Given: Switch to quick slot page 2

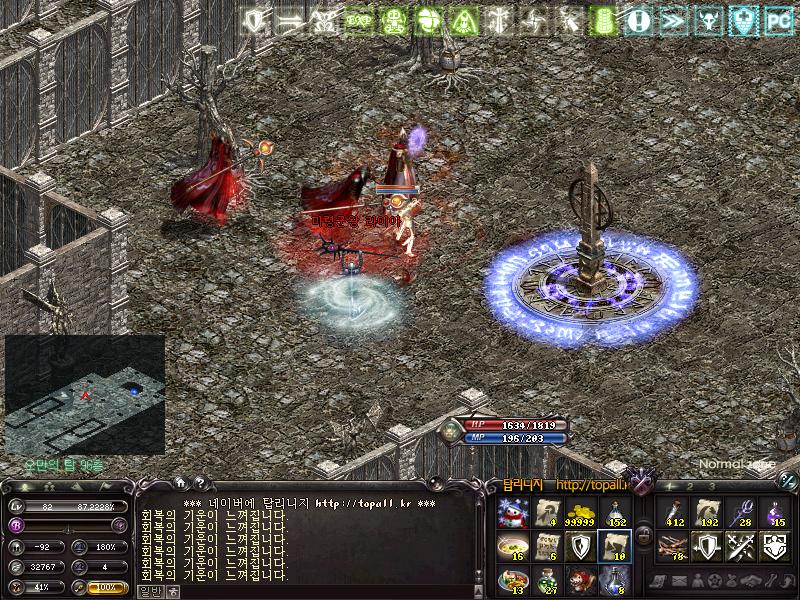Looking at the screenshot, I should 691,486.
